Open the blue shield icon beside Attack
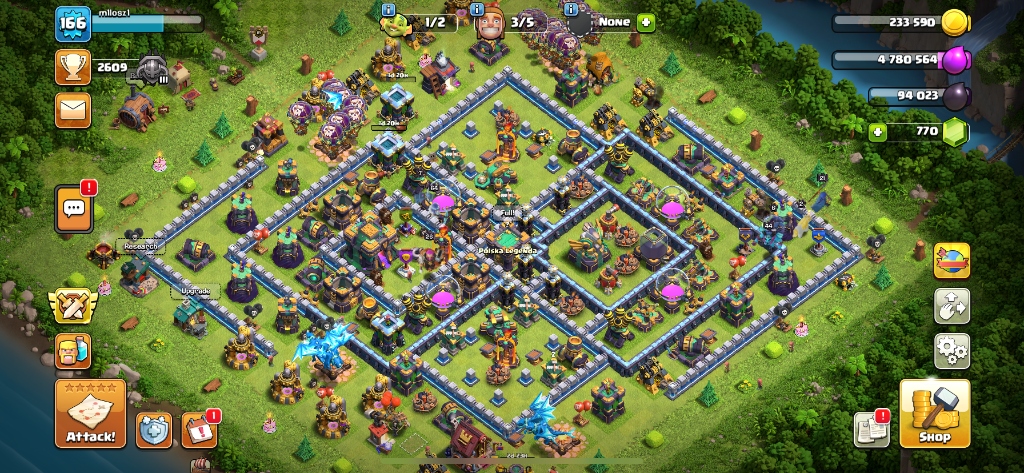This screenshot has width=1024, height=473. [x=154, y=430]
